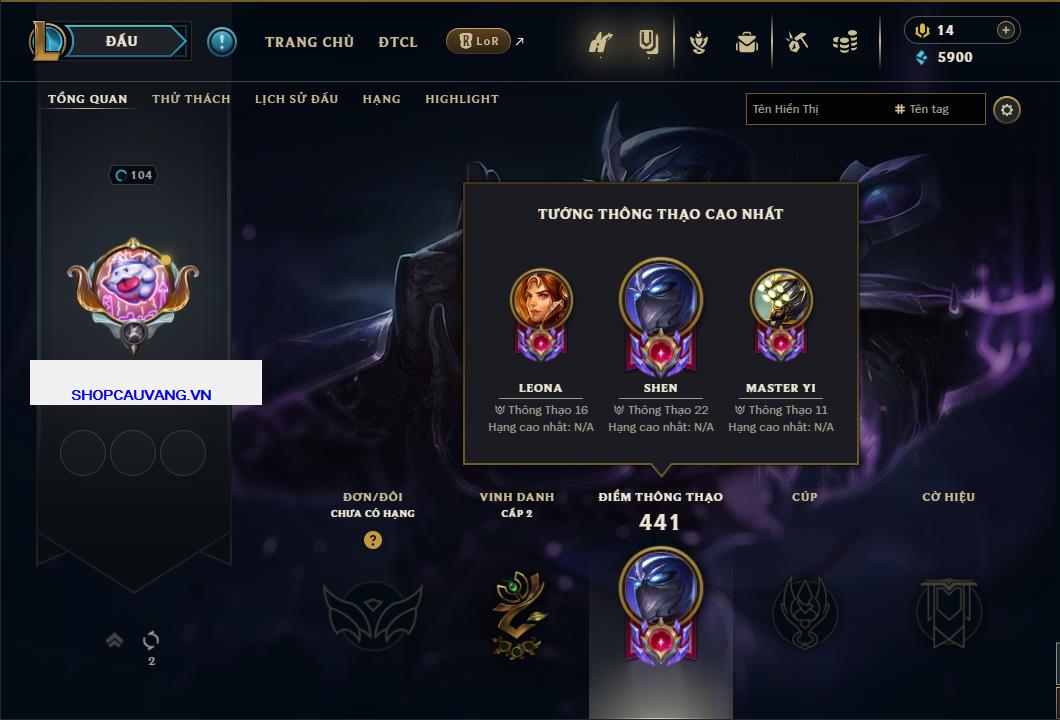Screen dimensions: 1060x720
Task: Click the question mark rank help icon
Action: [373, 540]
